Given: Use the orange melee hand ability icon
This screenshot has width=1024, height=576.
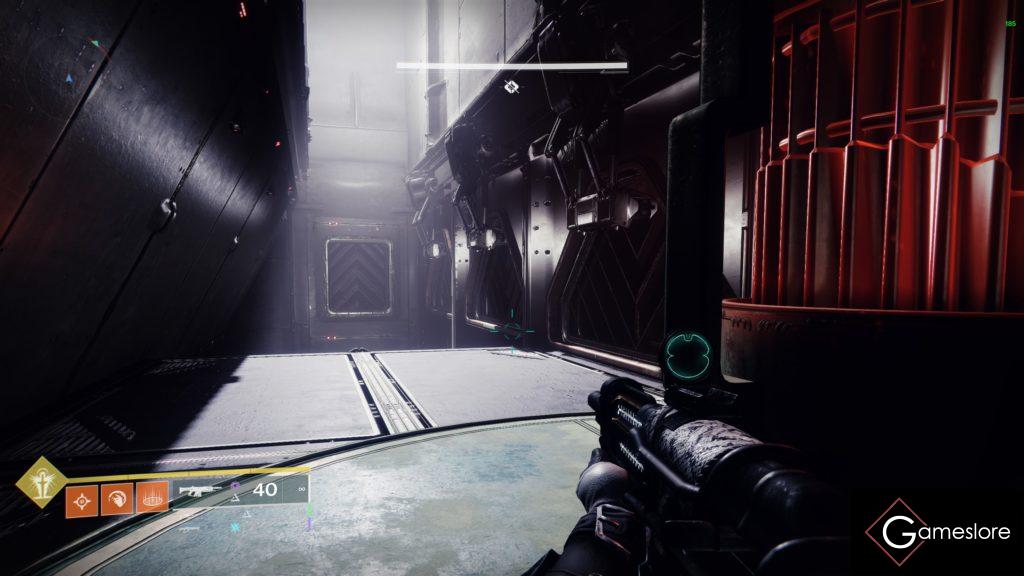Looking at the screenshot, I should pos(116,498).
